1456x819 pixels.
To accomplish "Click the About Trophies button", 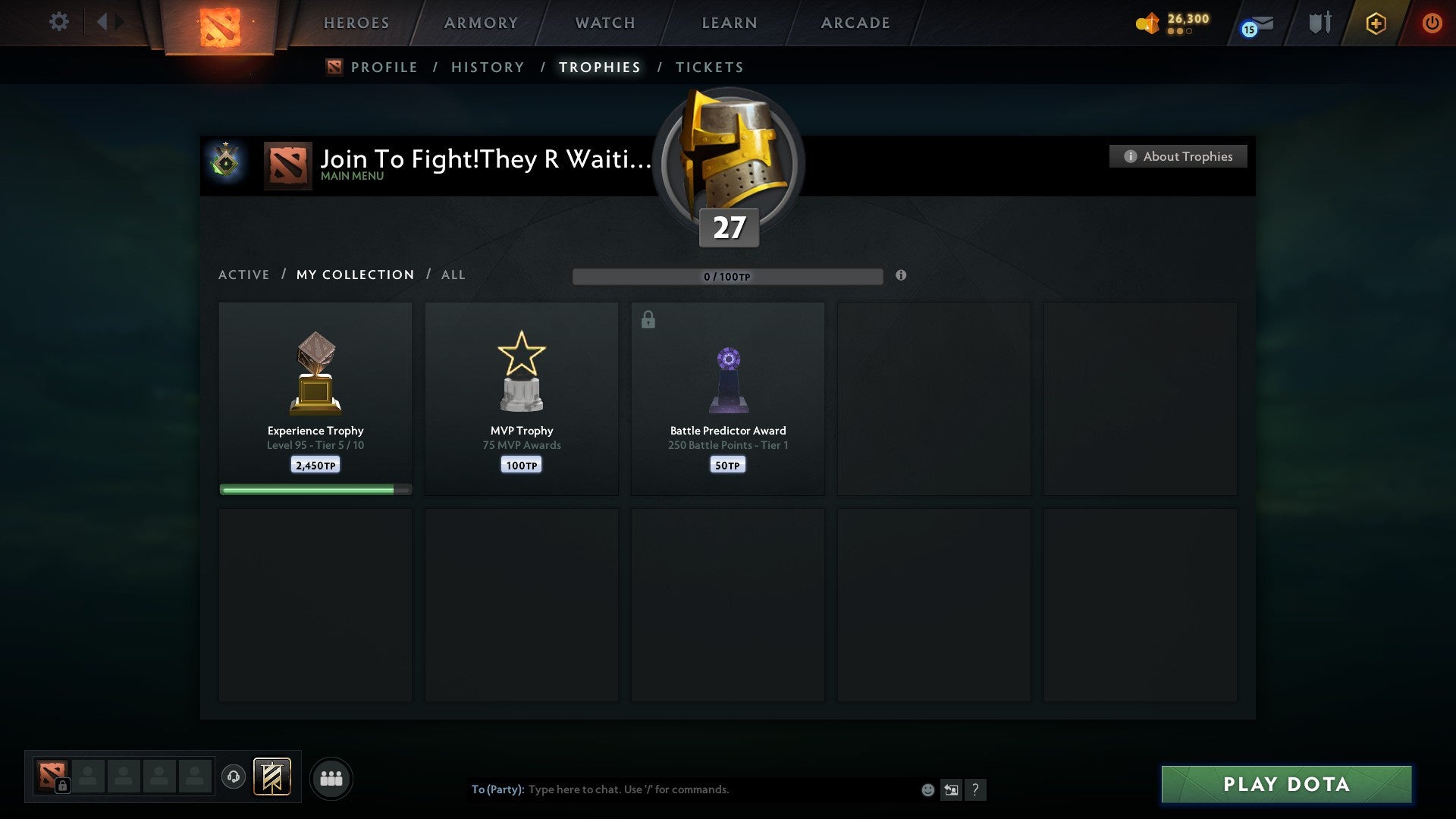I will coord(1178,156).
